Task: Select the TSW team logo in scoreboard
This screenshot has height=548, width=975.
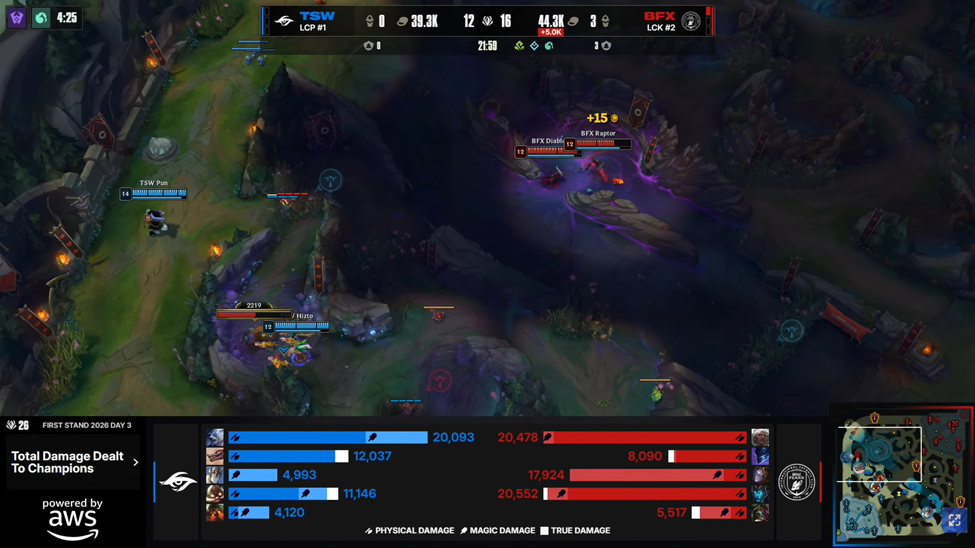Action: click(x=284, y=20)
